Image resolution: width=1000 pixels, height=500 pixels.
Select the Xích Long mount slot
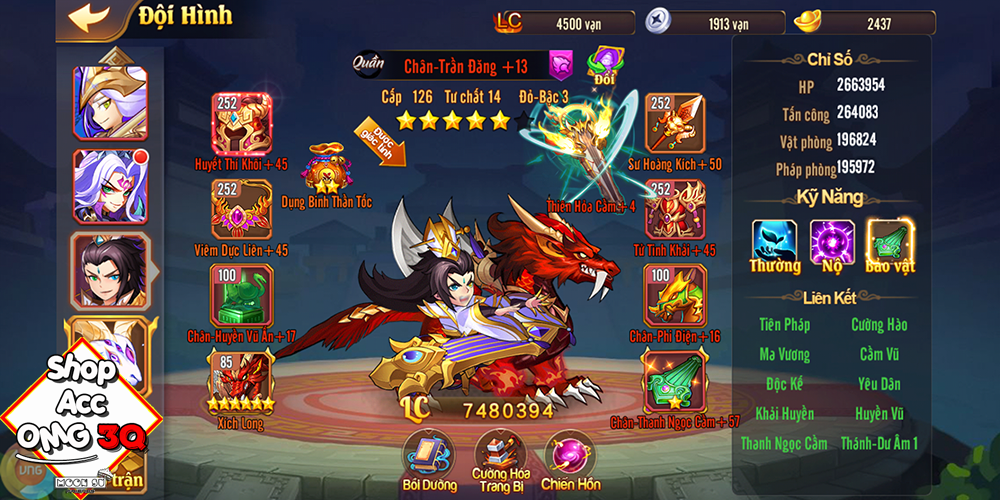point(241,379)
